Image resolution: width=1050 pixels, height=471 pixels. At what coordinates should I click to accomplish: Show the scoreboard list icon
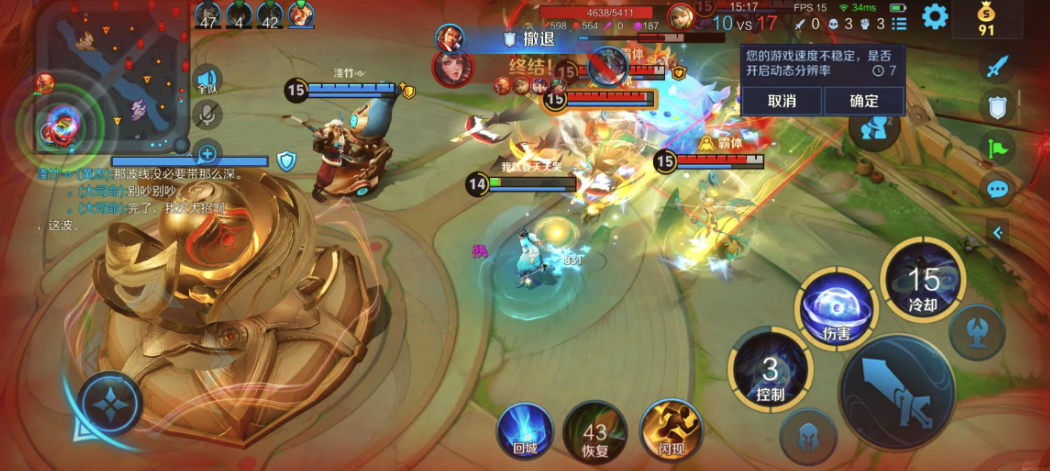click(x=899, y=23)
